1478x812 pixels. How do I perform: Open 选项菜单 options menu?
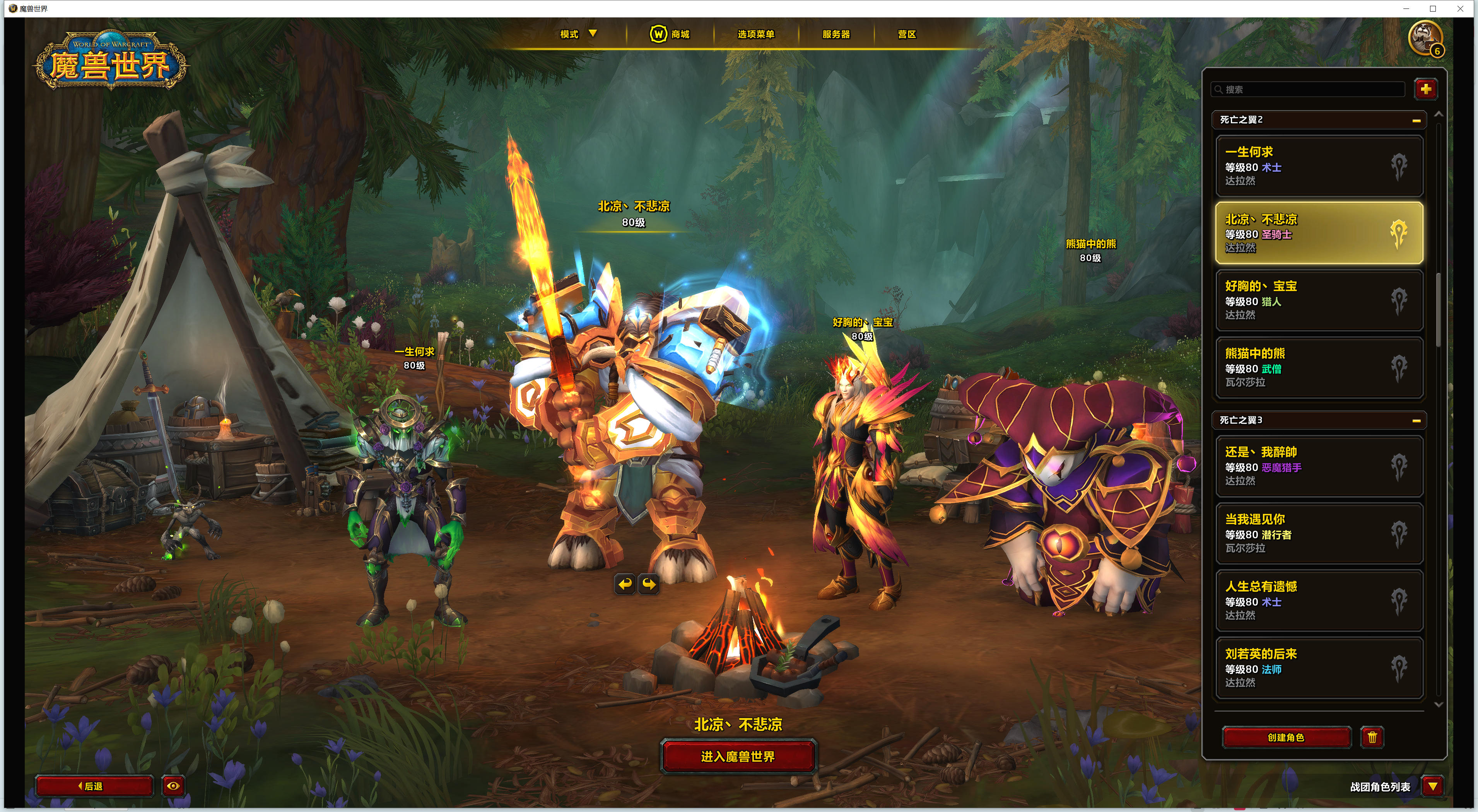(x=756, y=34)
